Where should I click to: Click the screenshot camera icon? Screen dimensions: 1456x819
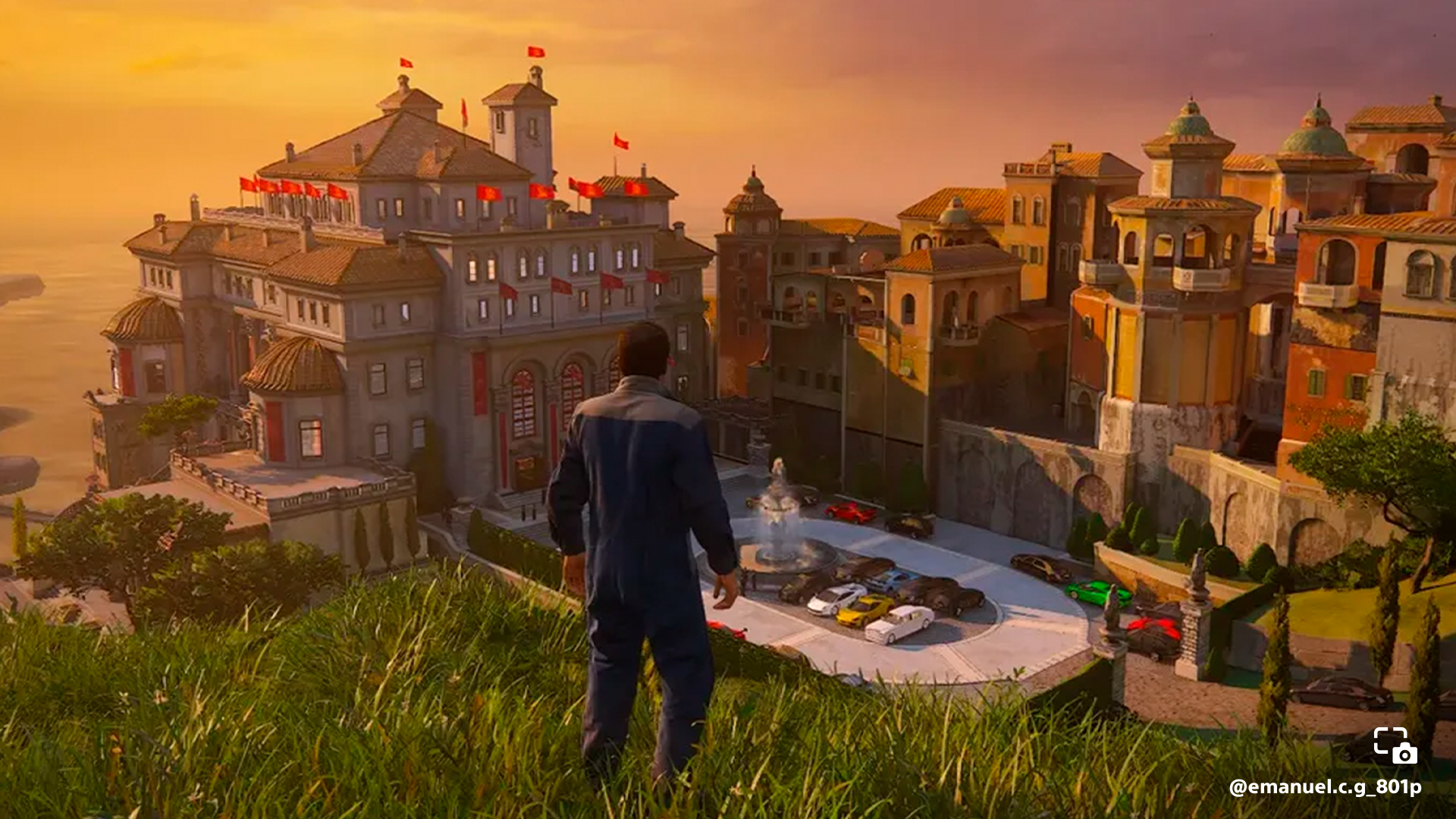tap(1395, 745)
